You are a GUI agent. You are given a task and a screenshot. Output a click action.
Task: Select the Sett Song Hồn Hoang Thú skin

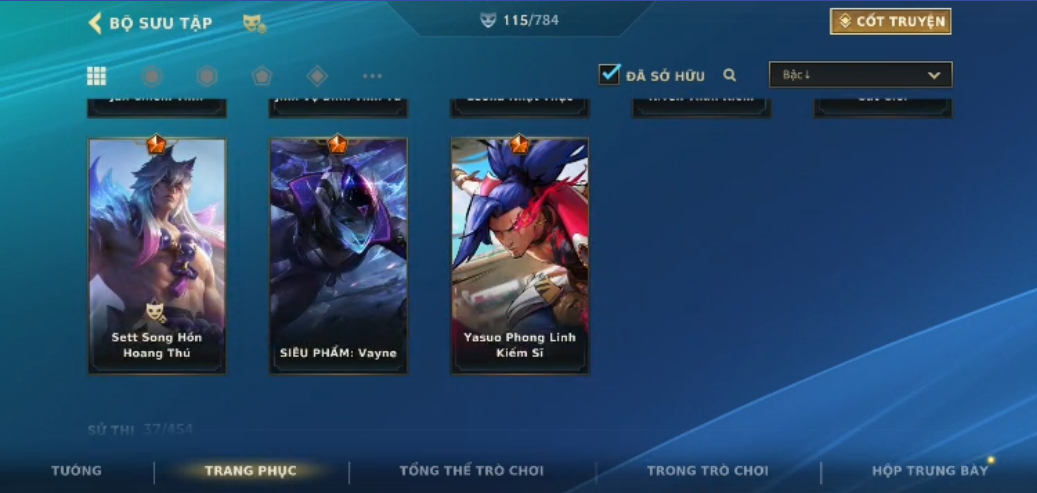tap(157, 255)
